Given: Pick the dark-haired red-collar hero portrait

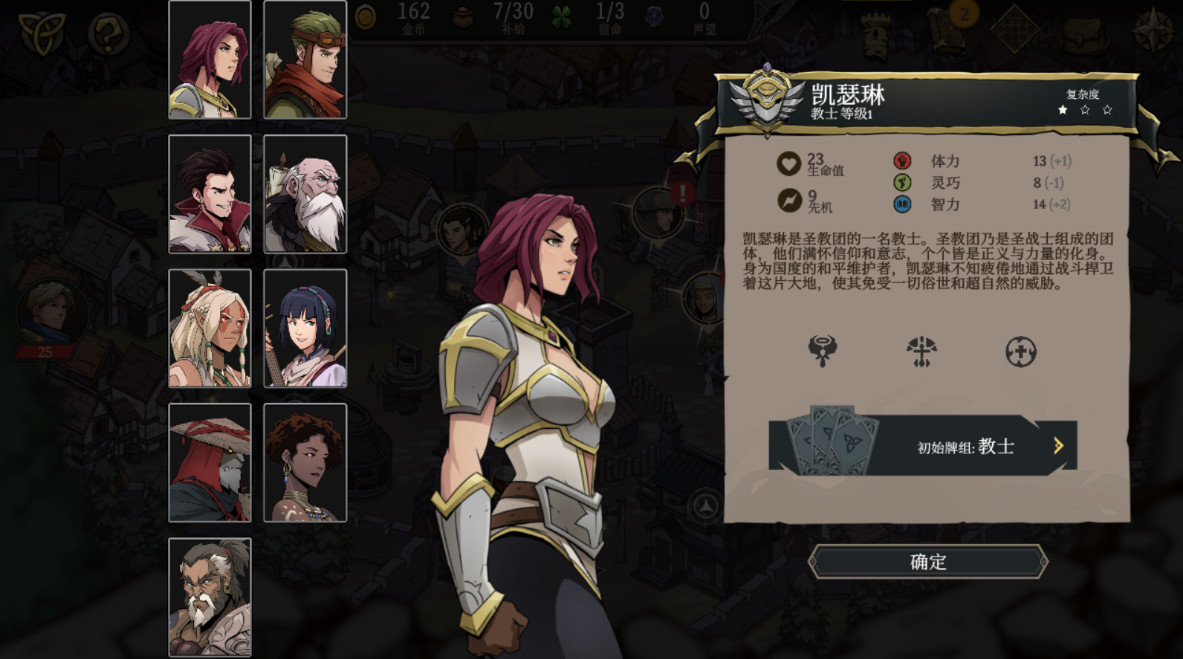Looking at the screenshot, I should coord(210,194).
